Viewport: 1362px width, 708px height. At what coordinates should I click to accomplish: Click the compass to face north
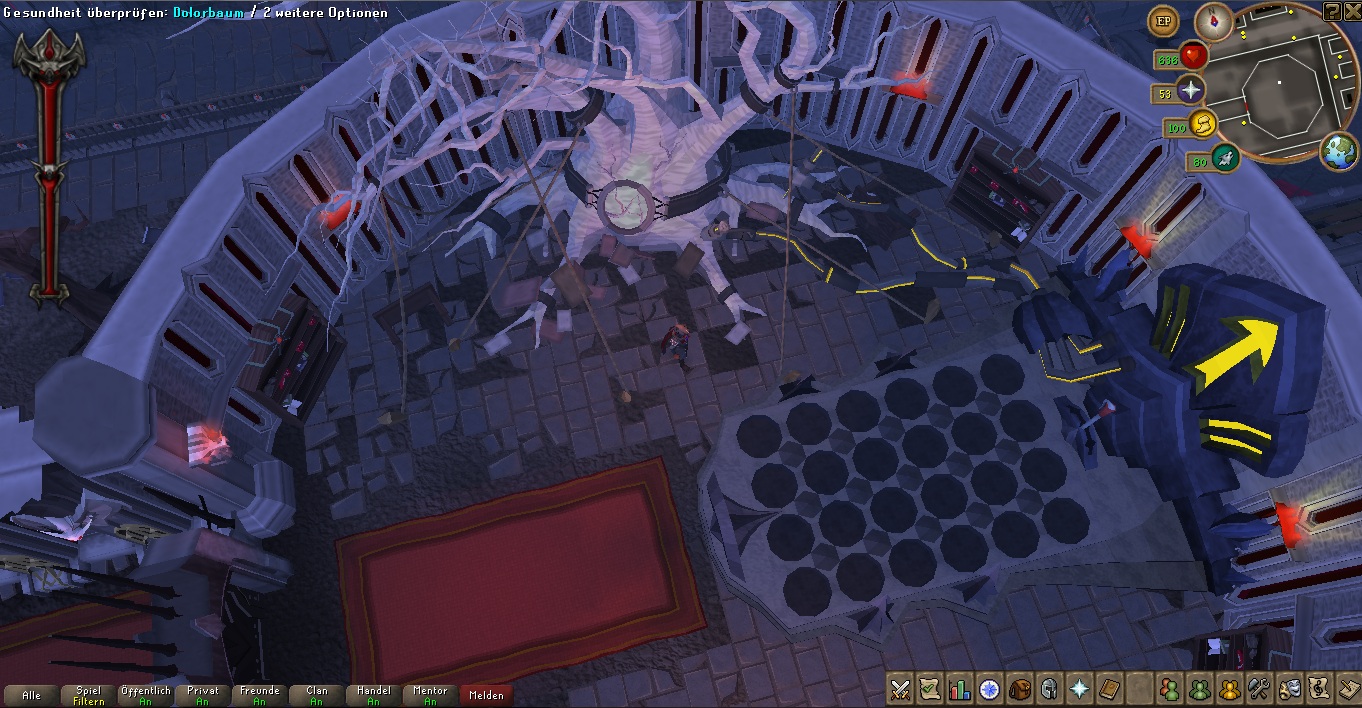(x=1214, y=20)
